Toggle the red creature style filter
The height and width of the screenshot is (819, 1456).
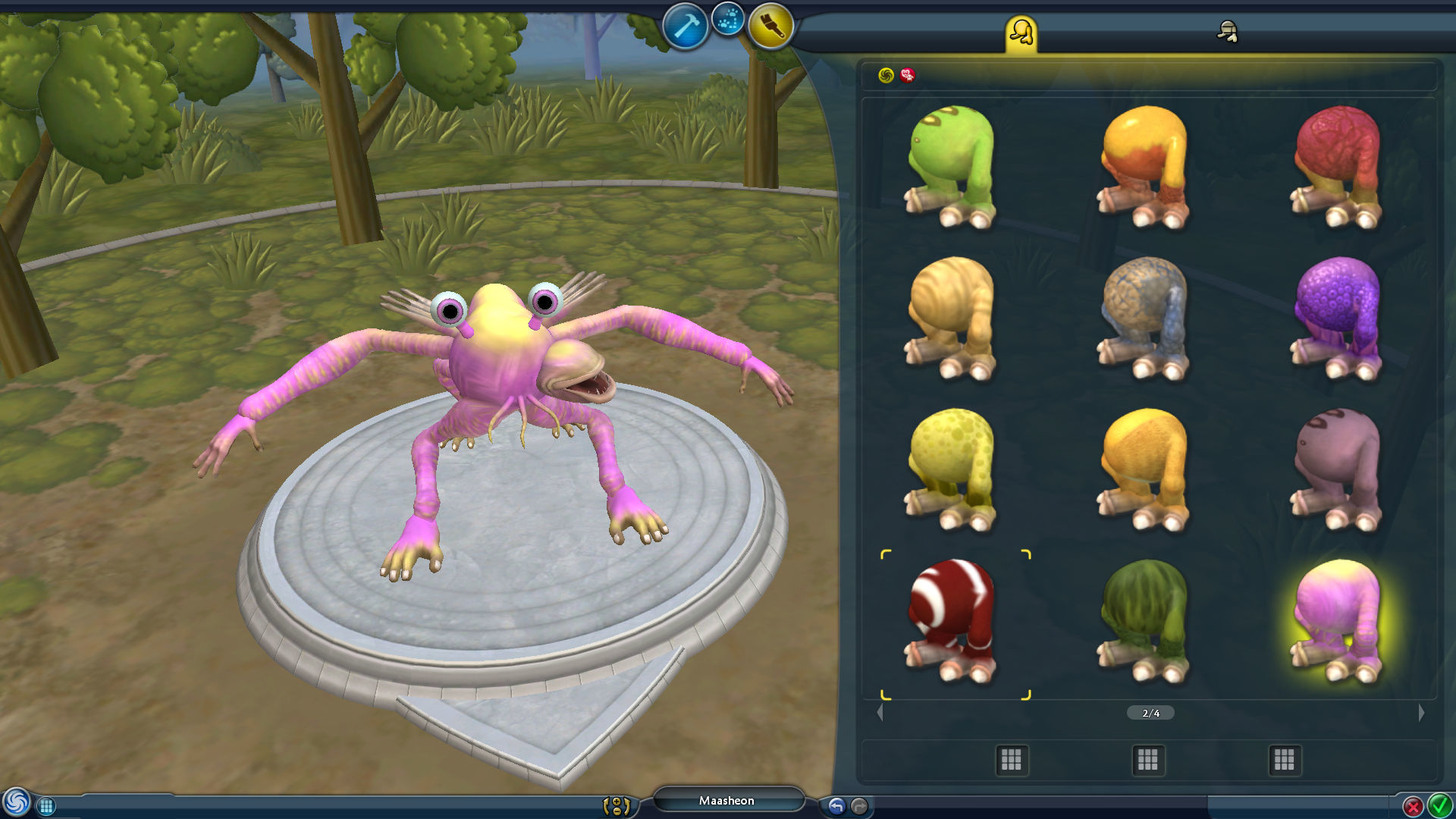907,75
